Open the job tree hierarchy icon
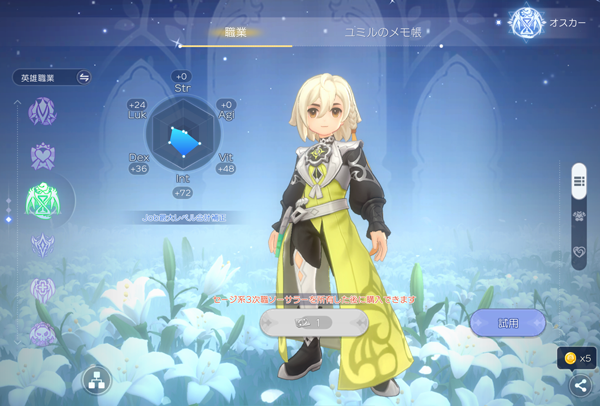Image resolution: width=600 pixels, height=406 pixels. [x=97, y=380]
